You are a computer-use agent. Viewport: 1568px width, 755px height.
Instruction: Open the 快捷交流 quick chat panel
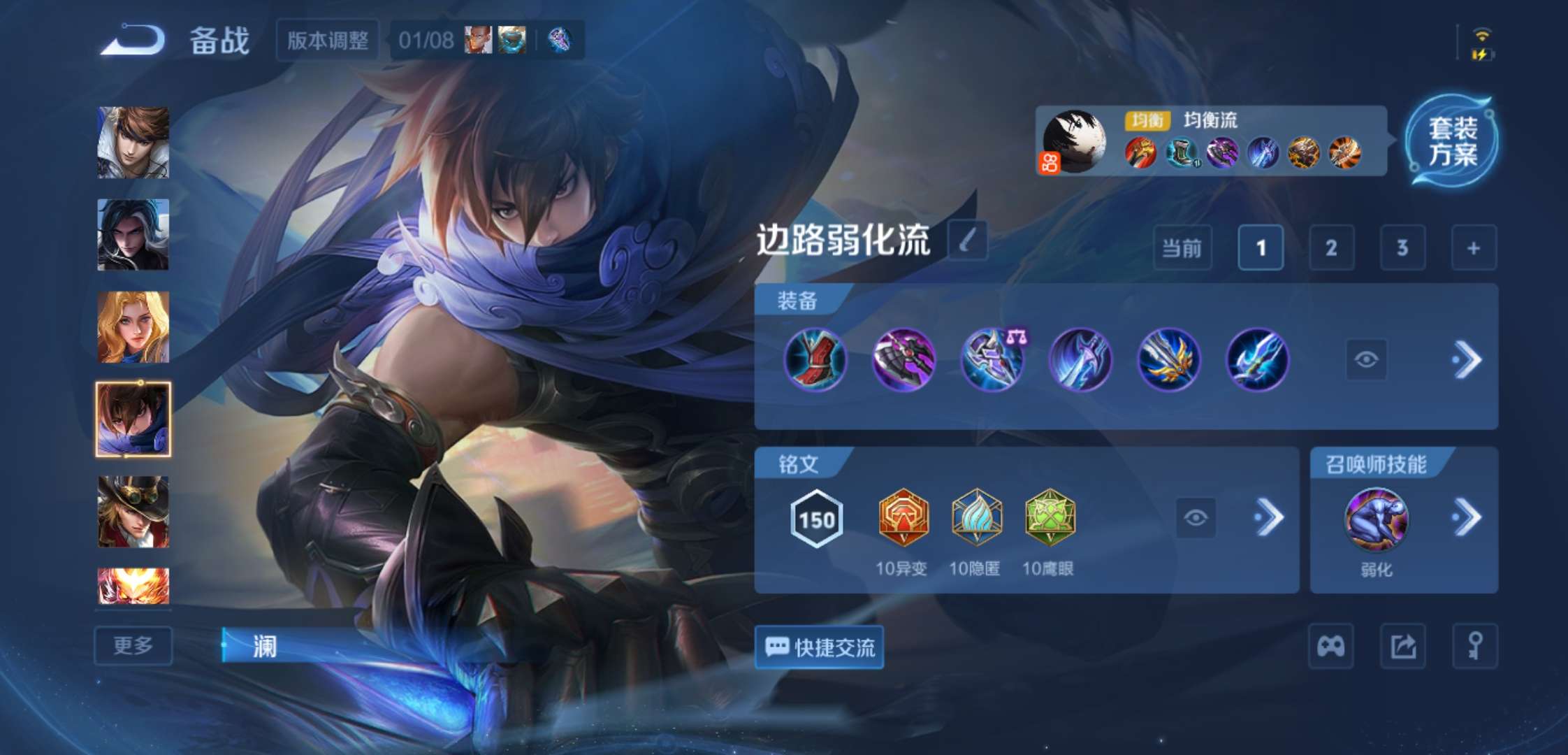pos(818,647)
